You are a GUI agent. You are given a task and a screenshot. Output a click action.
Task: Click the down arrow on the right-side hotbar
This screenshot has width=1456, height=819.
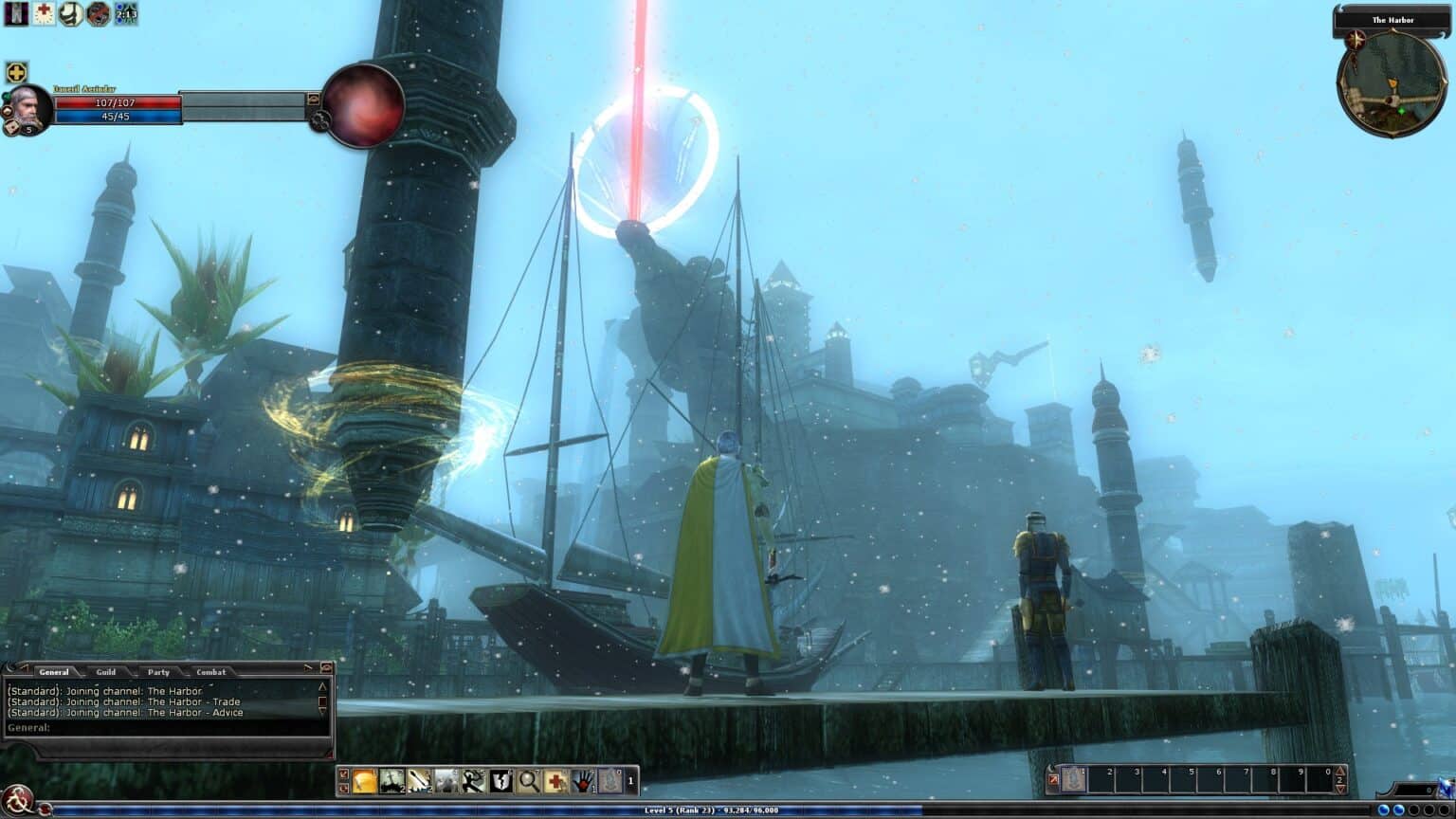pyautogui.click(x=1341, y=789)
